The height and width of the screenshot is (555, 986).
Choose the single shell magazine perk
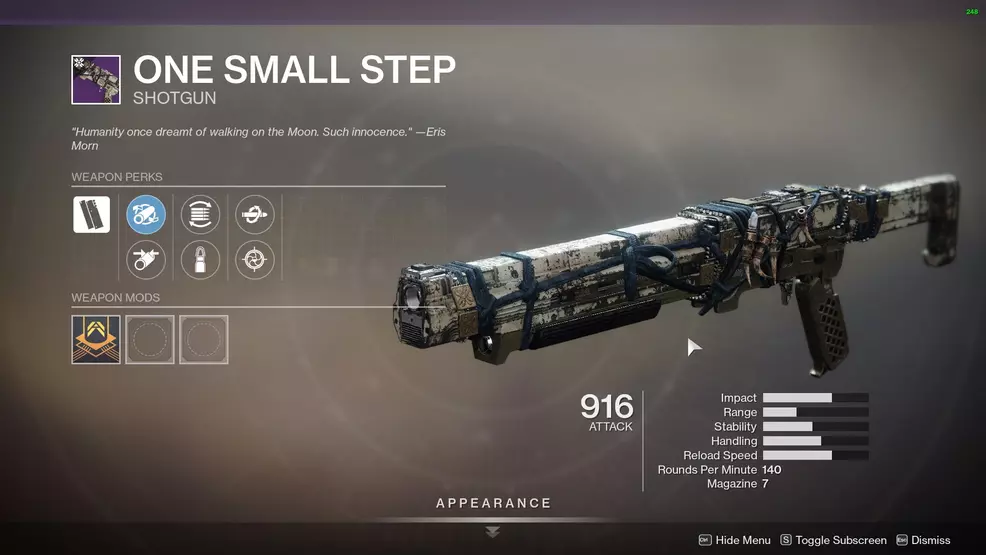point(200,260)
